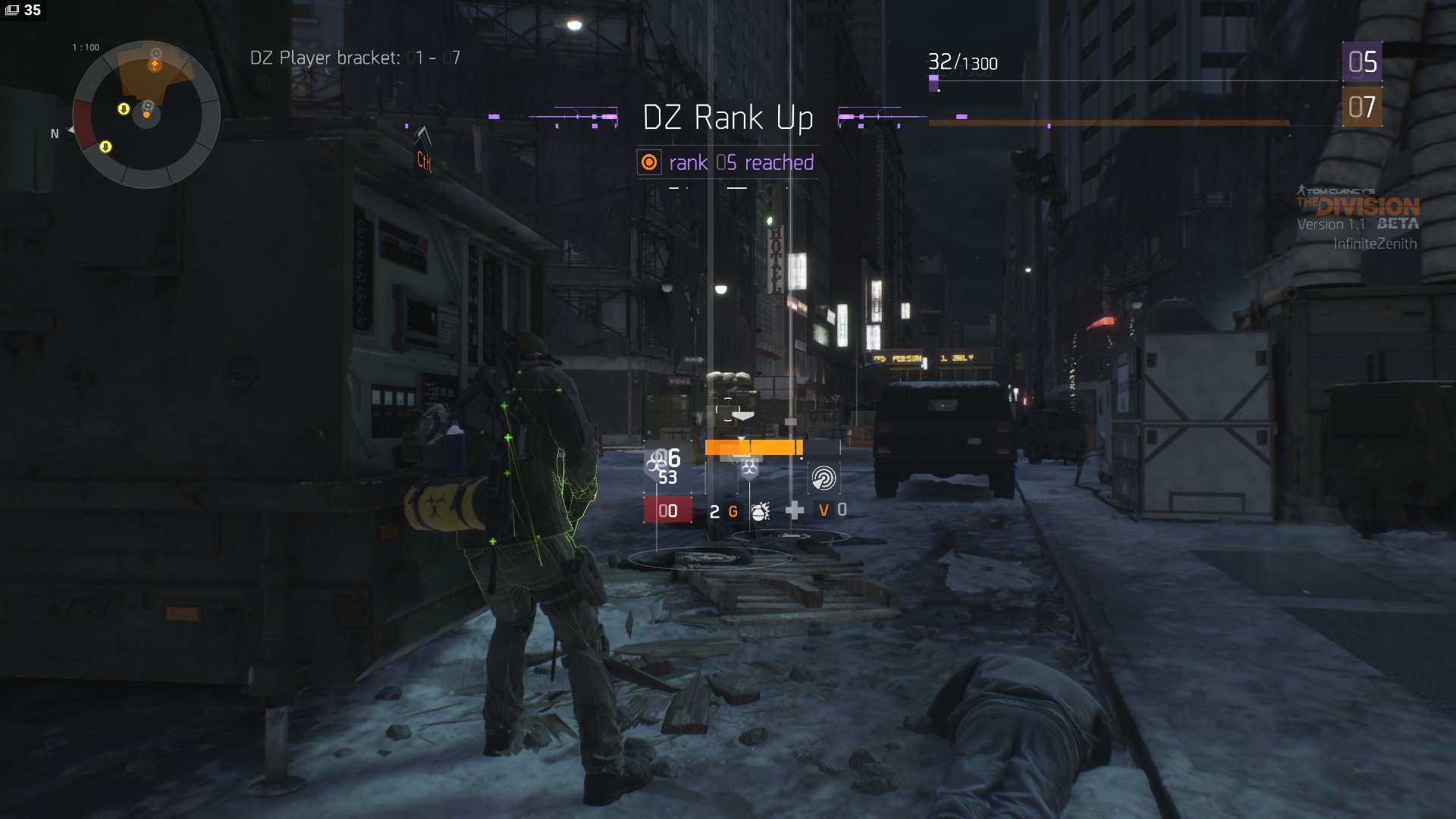The width and height of the screenshot is (1456, 819).
Task: Select the purple DZ rank 05 badge
Action: [1362, 62]
